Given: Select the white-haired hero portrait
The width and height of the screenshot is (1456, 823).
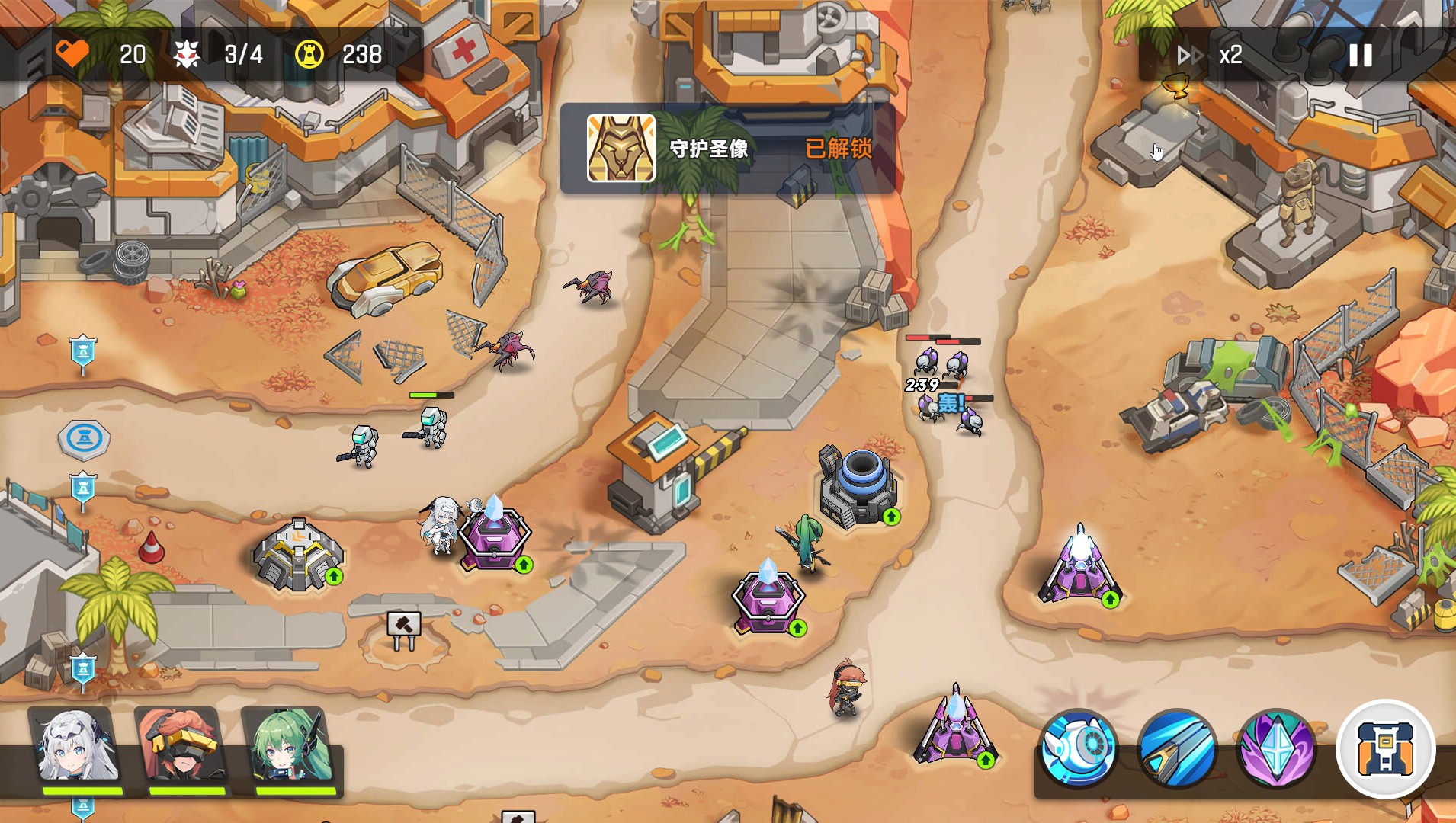Looking at the screenshot, I should 77,748.
